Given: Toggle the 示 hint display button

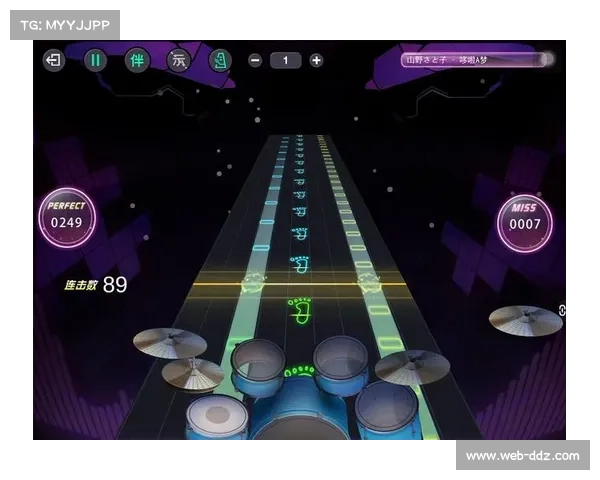Looking at the screenshot, I should tap(179, 60).
